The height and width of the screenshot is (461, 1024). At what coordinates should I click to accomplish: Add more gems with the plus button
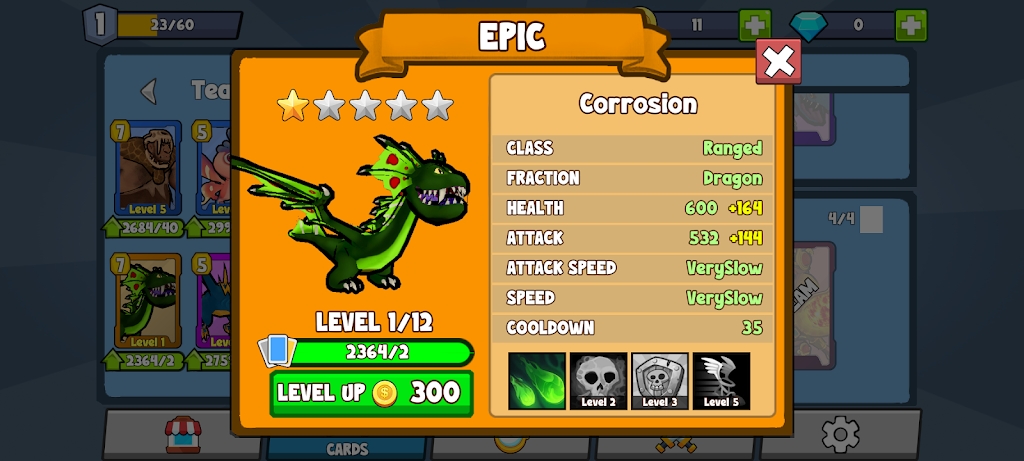click(x=910, y=25)
